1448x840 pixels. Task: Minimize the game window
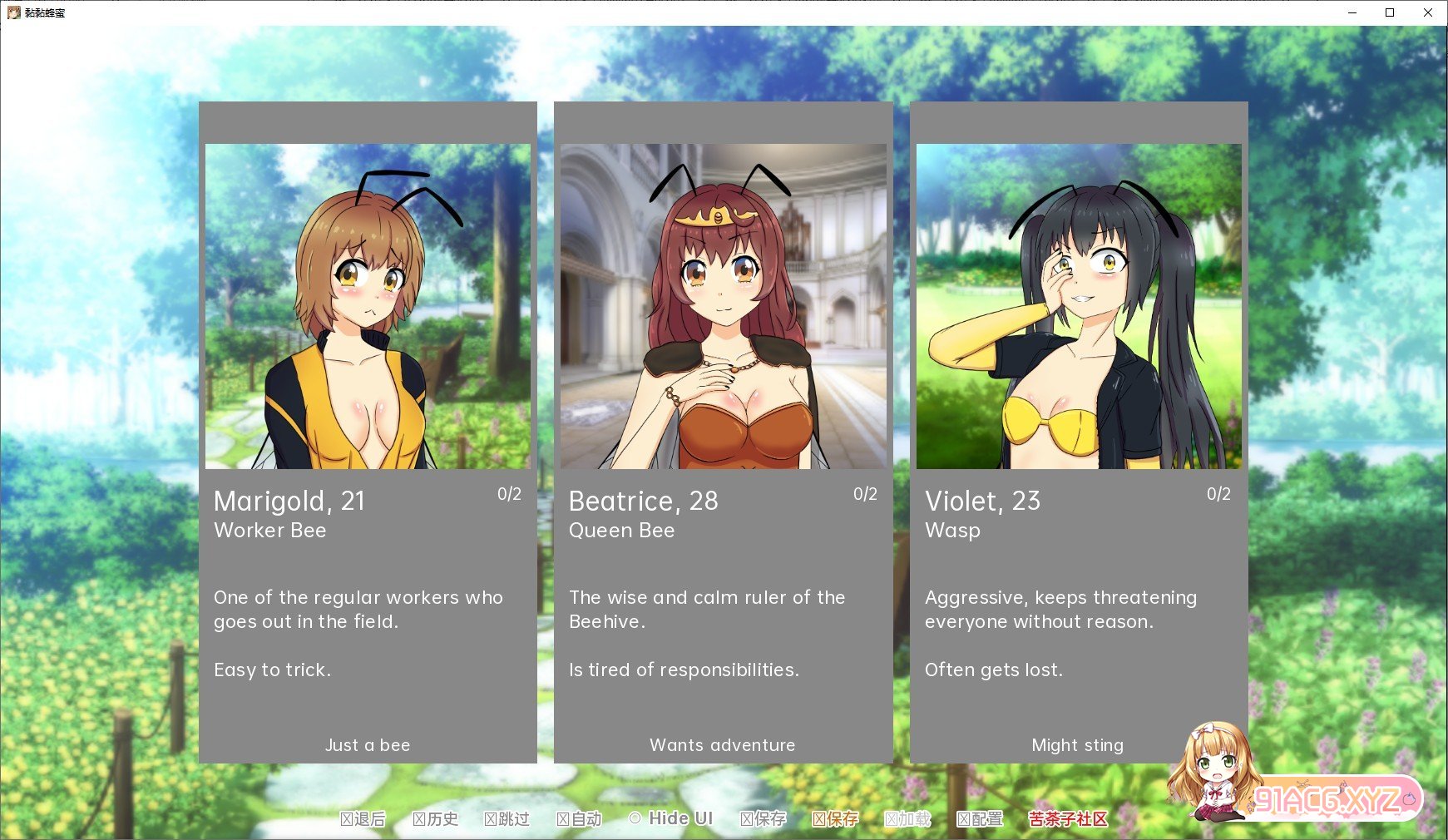coord(1352,12)
